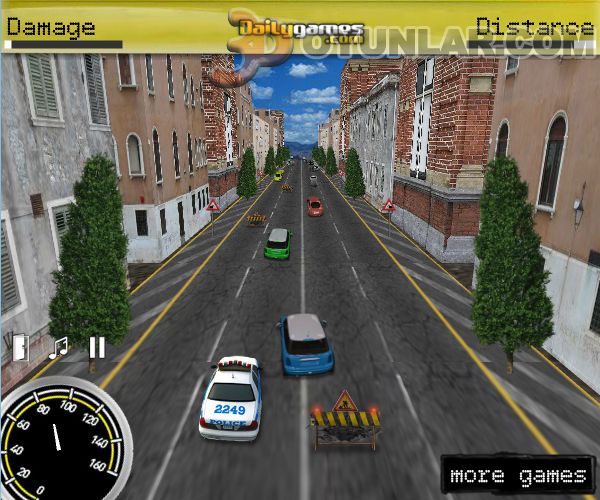This screenshot has height=500, width=600.
Task: Toggle music using the note icon
Action: pyautogui.click(x=59, y=347)
